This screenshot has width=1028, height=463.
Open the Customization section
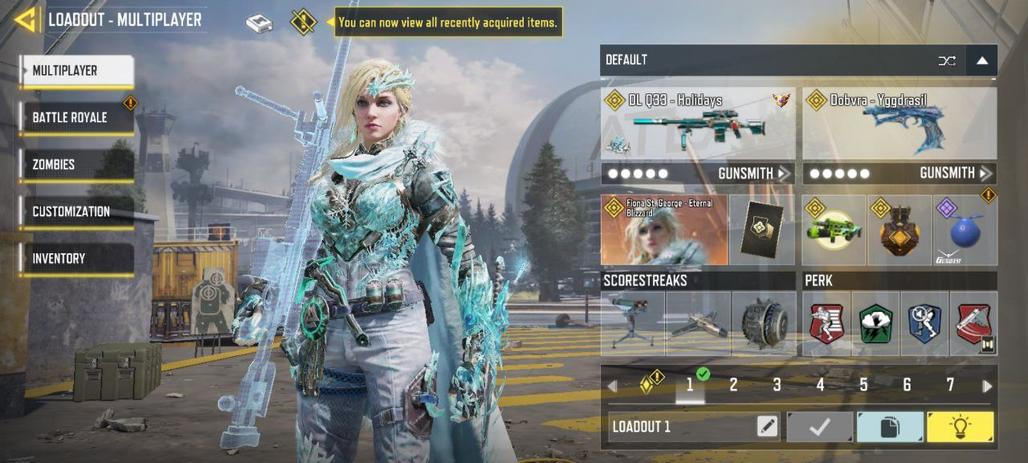(77, 212)
